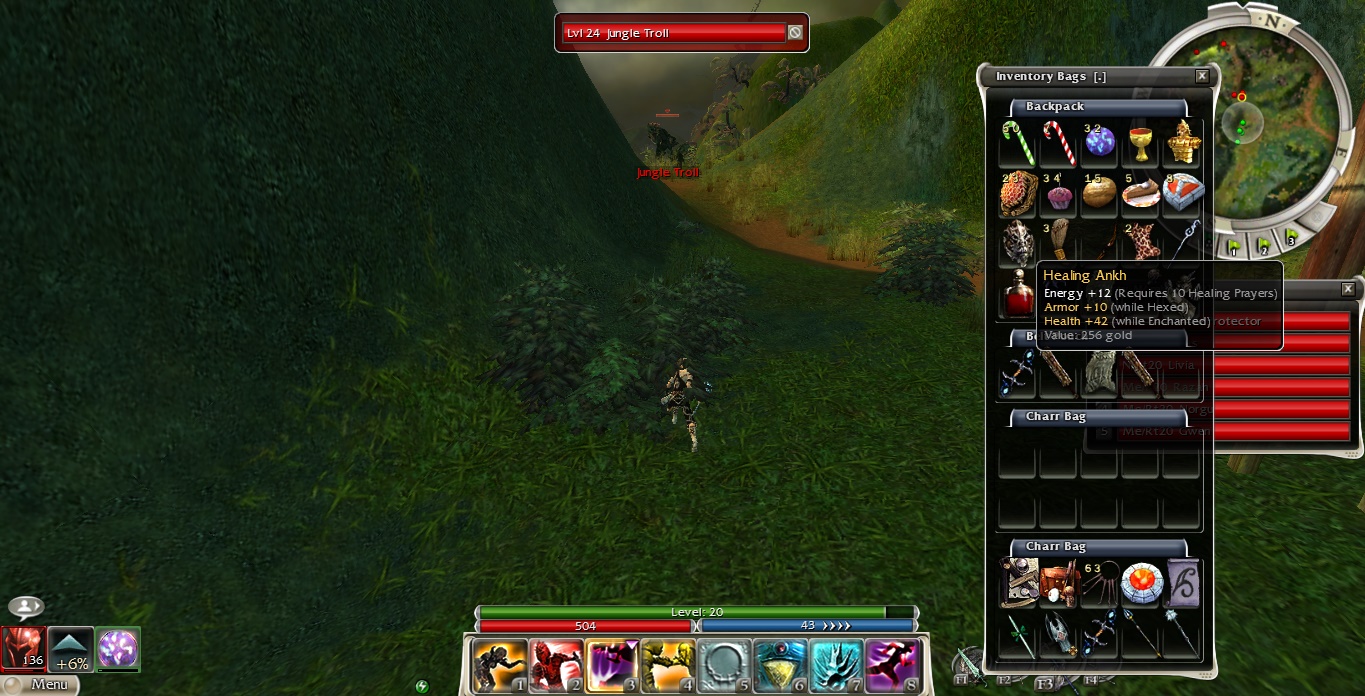Use the ice spikes skill in slot 7
Image resolution: width=1365 pixels, height=696 pixels.
point(835,666)
